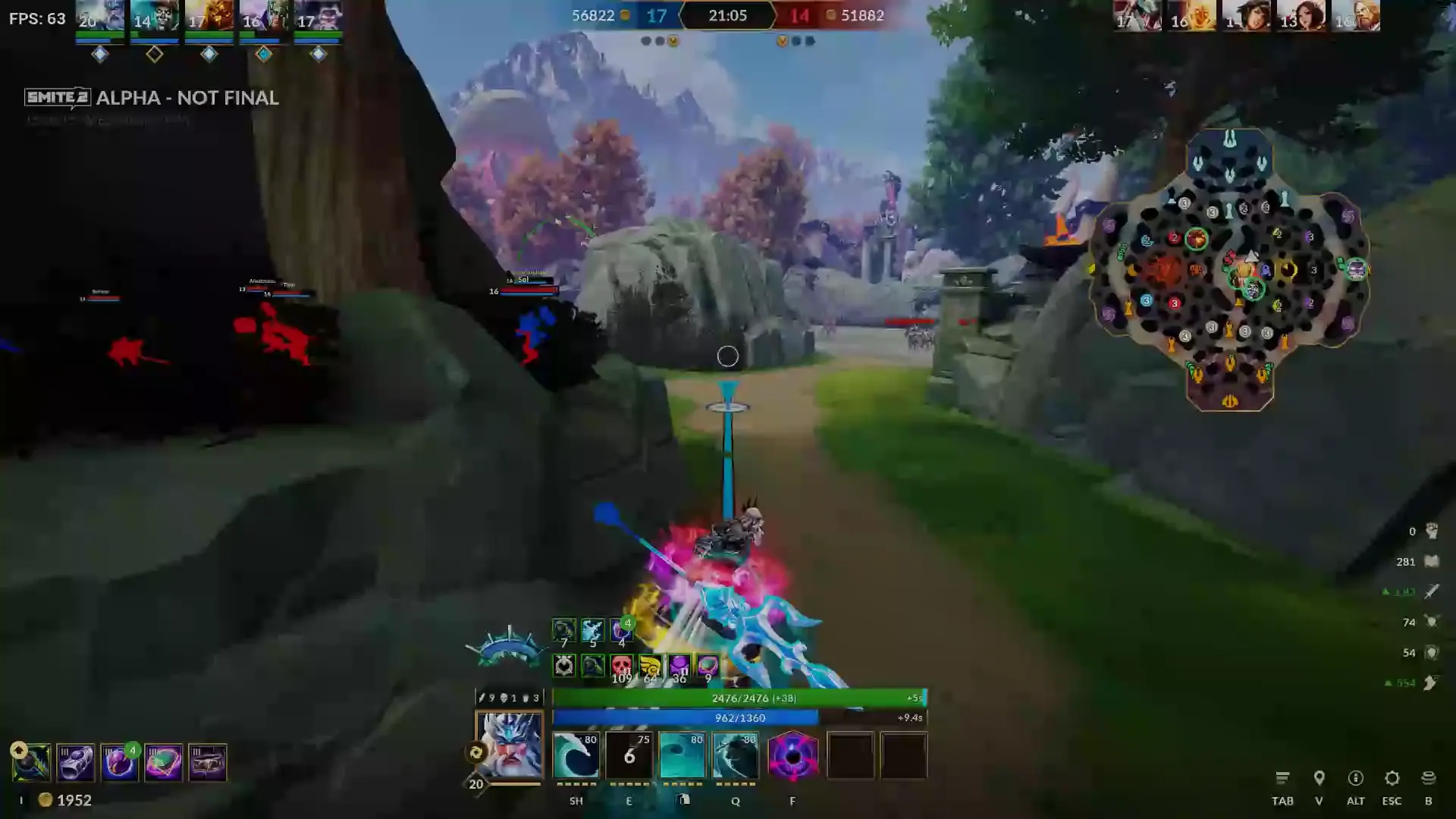Click the ALT match info icon
1456x819 pixels.
point(1355,778)
